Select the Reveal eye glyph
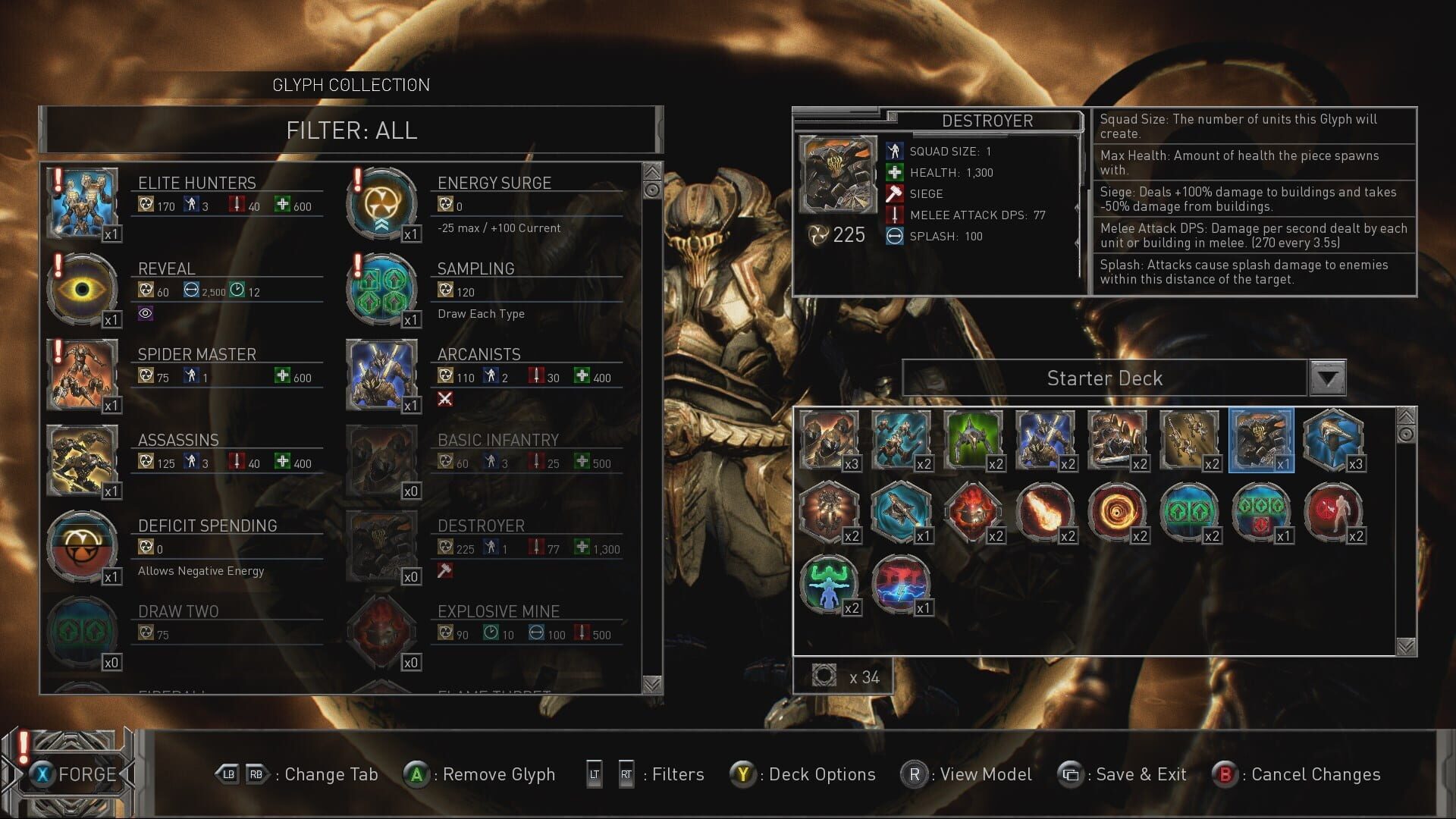Screen dimensions: 1456x819 (x=83, y=288)
